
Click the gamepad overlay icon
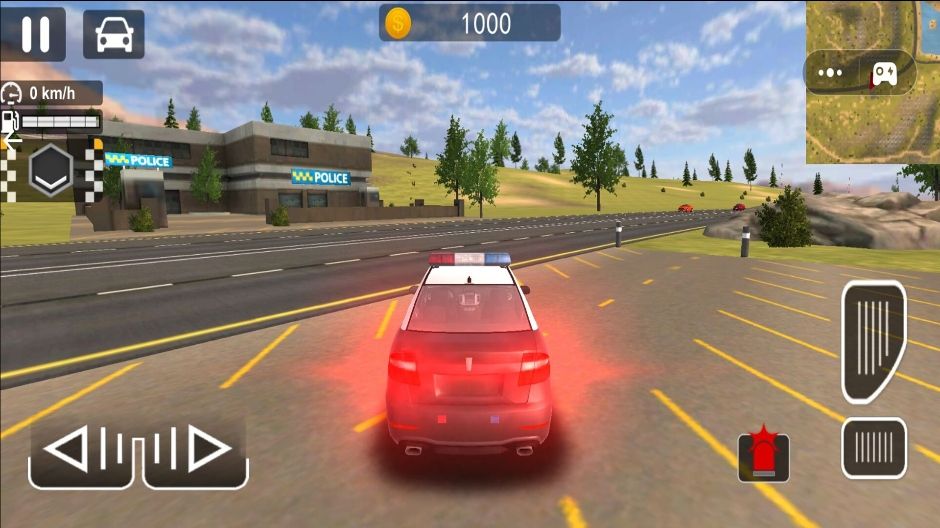tap(885, 73)
